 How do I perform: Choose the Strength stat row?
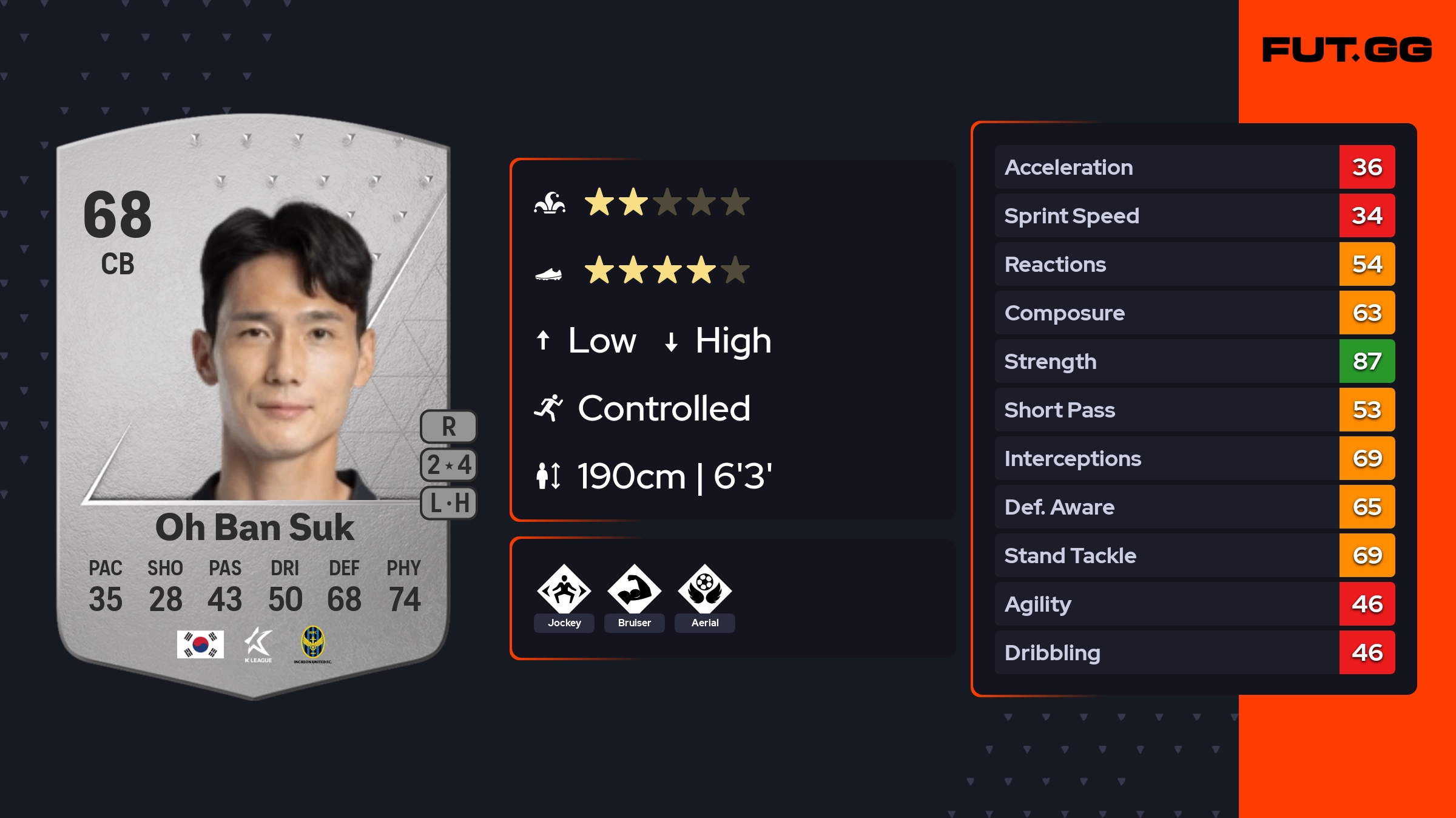click(x=1194, y=361)
